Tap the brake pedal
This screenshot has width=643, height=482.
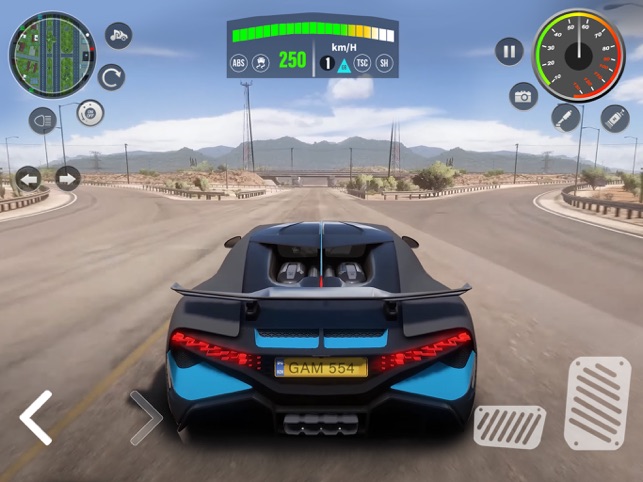[x=509, y=426]
